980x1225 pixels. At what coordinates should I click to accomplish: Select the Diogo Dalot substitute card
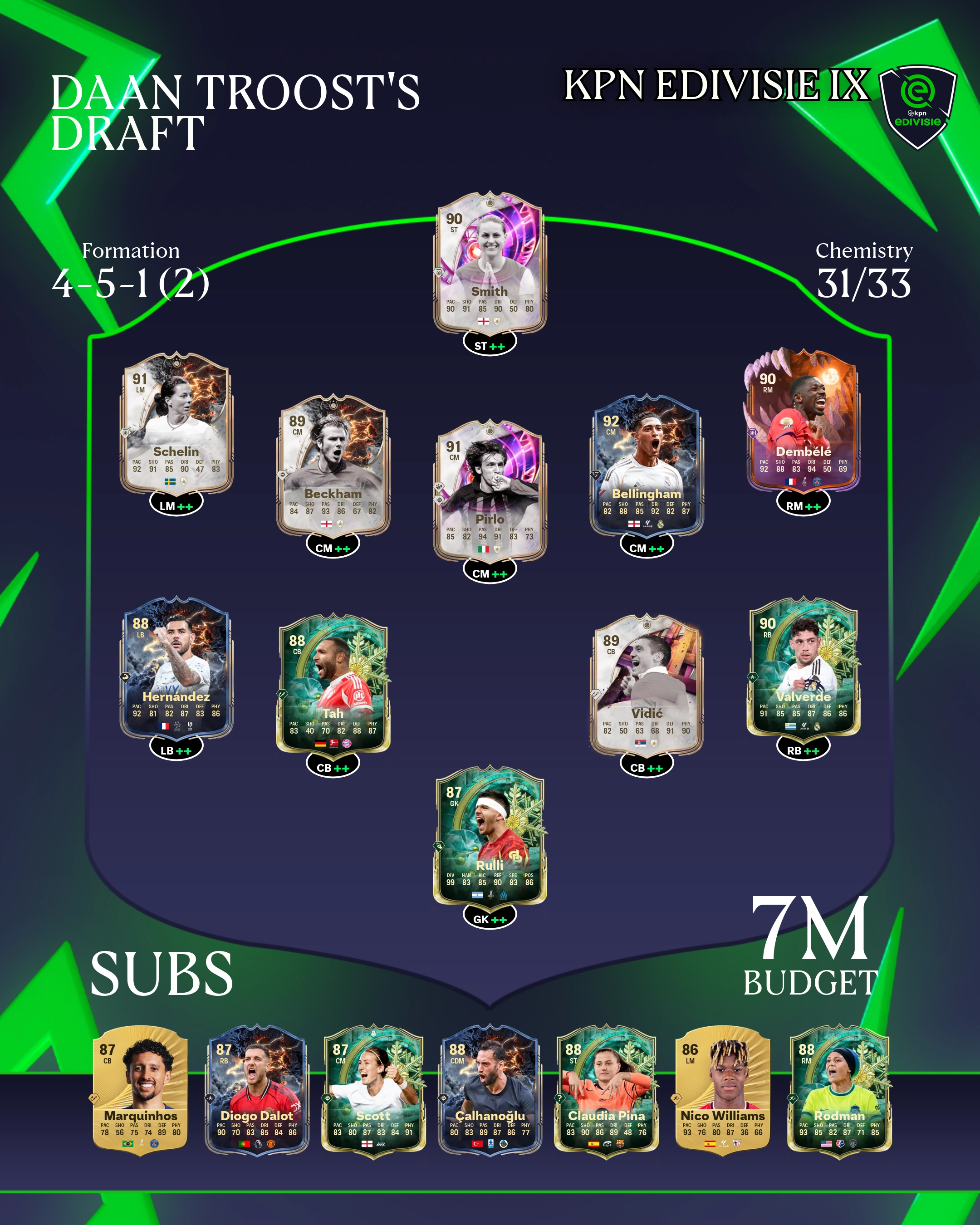(257, 1091)
